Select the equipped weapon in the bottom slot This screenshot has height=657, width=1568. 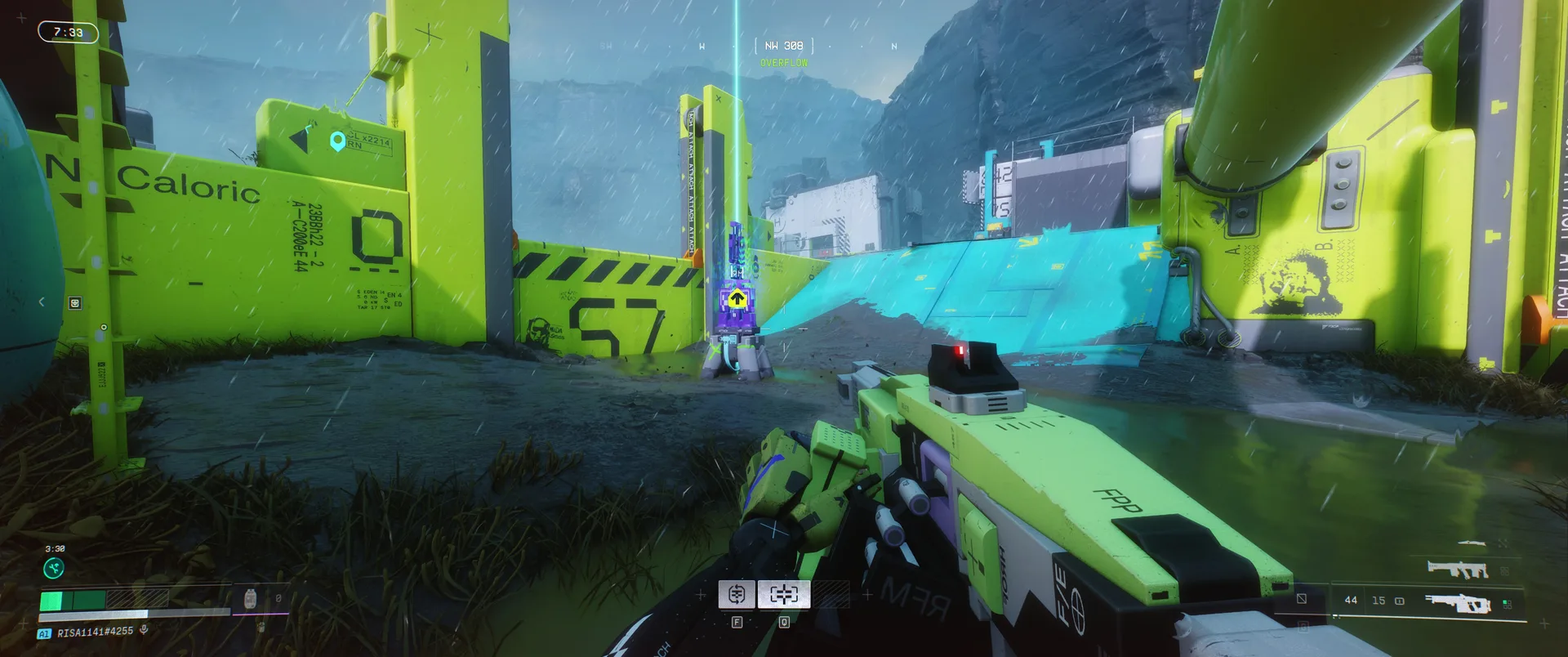[x=1458, y=604]
